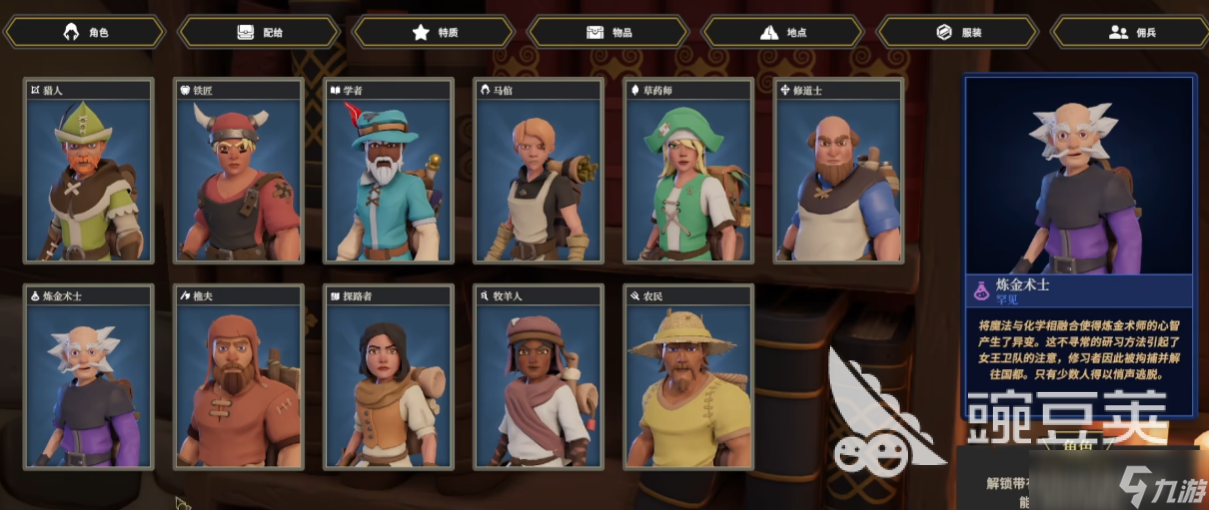
Task: Pick the 学者 character card
Action: tap(390, 172)
